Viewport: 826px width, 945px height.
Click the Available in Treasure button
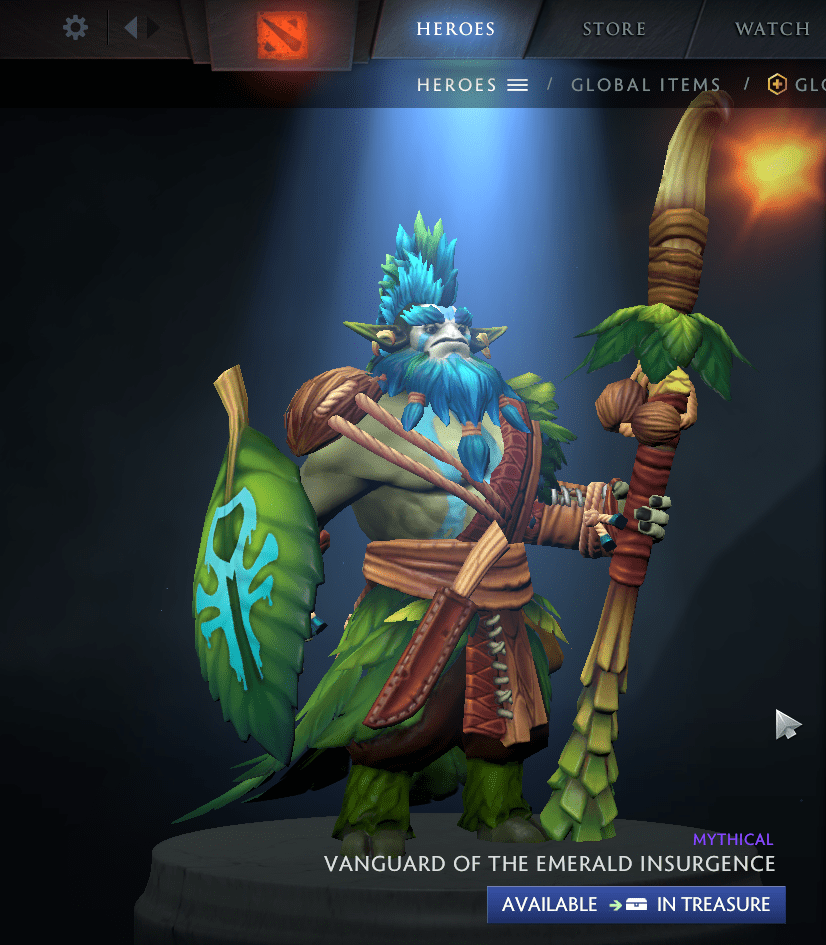pos(636,904)
